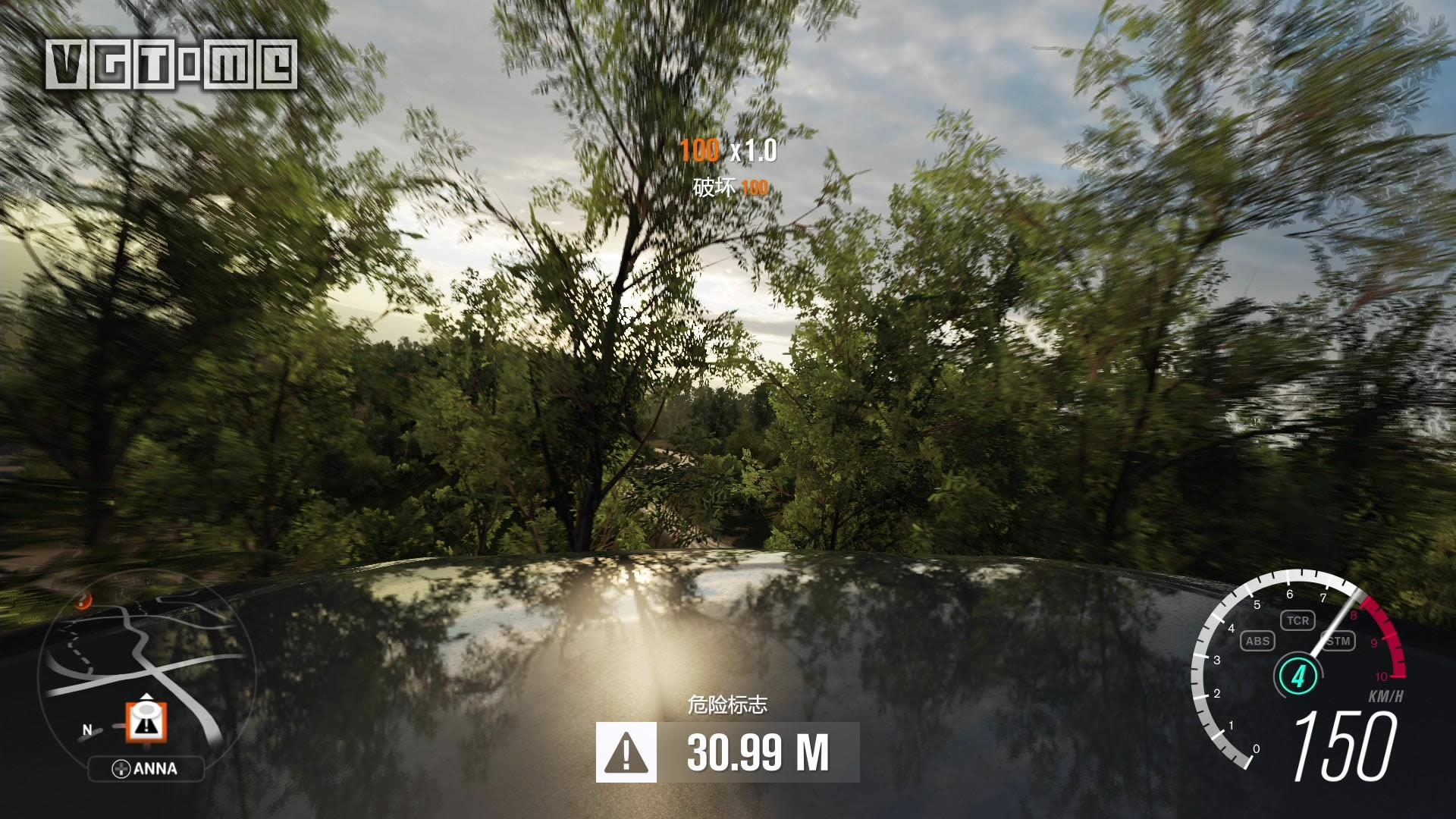
Task: Click the VGTIME watermark logo
Action: pyautogui.click(x=171, y=64)
